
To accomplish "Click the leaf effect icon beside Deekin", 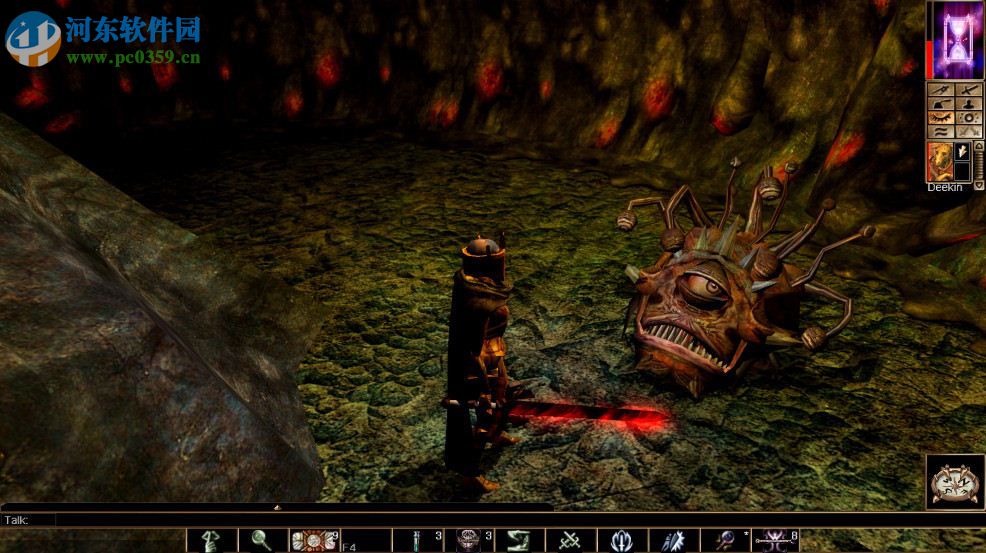I will 964,151.
